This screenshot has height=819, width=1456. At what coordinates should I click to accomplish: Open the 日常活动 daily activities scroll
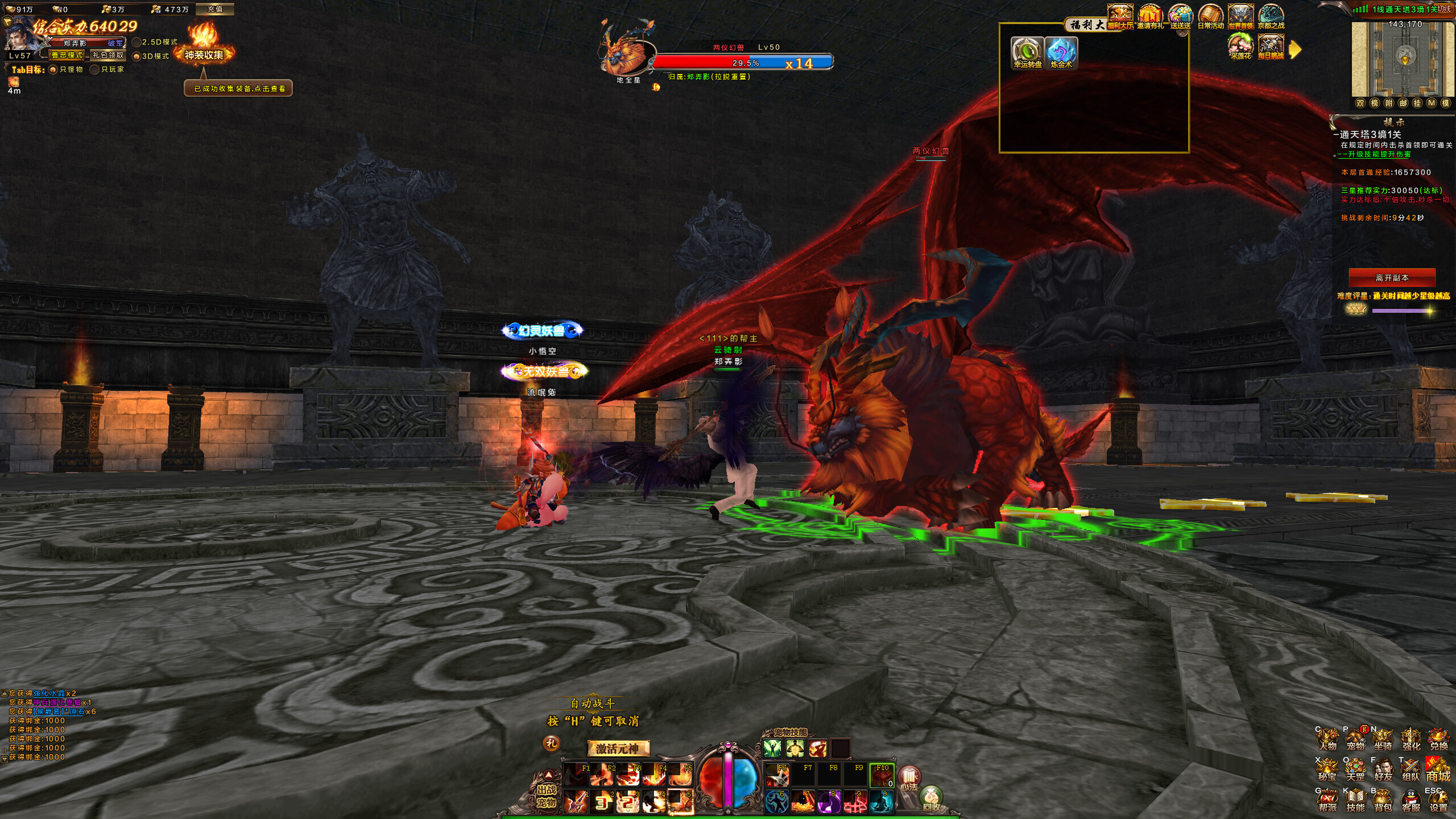[x=1210, y=16]
